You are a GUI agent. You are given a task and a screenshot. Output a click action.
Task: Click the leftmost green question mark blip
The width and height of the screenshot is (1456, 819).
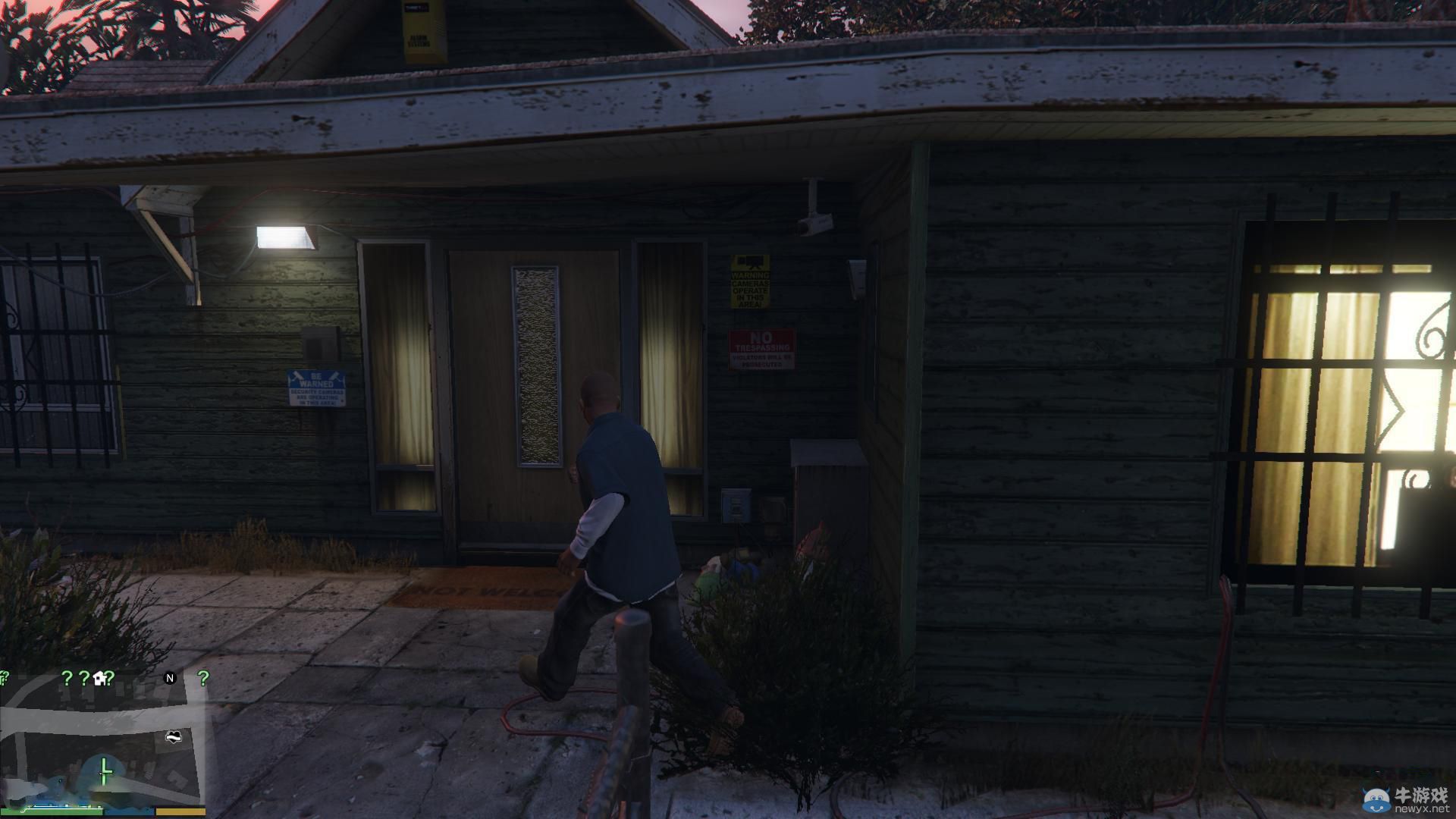[x=5, y=676]
